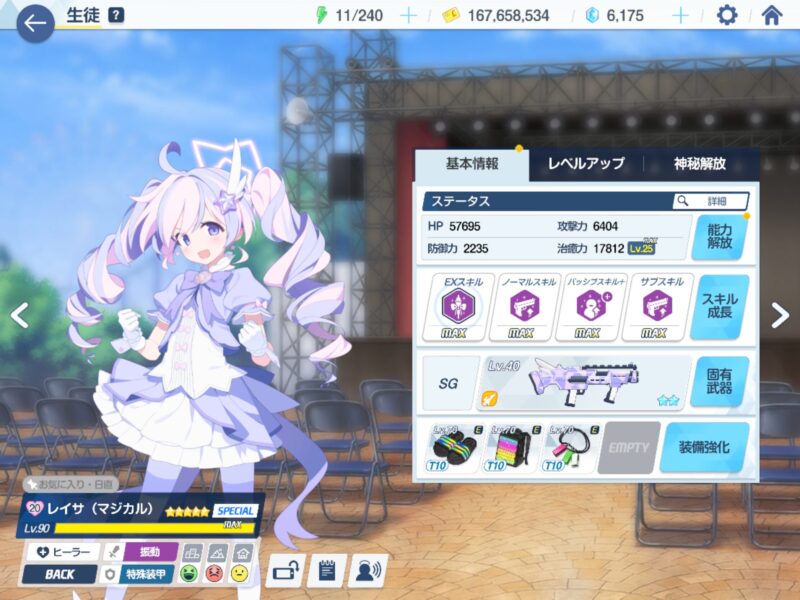Open the student voice profile icon

click(x=368, y=571)
